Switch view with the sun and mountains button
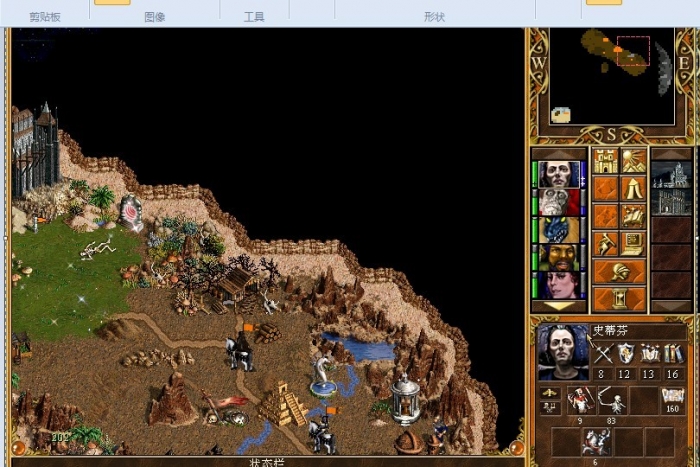The height and width of the screenshot is (467, 700). [633, 161]
